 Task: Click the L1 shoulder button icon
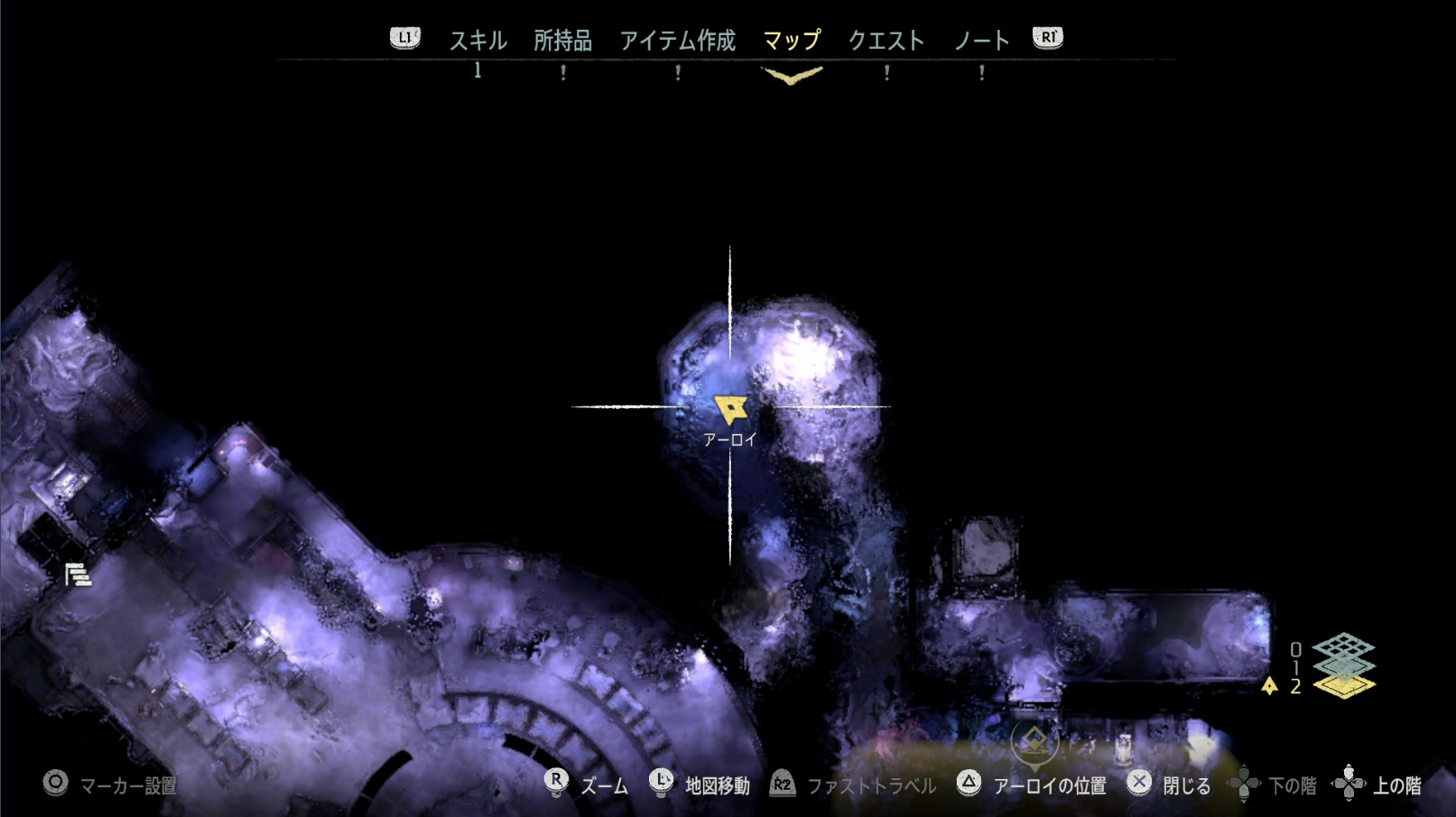click(405, 38)
